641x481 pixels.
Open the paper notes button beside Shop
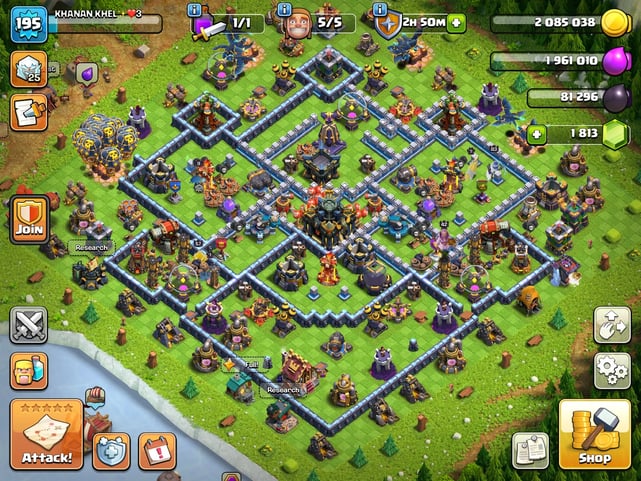530,450
